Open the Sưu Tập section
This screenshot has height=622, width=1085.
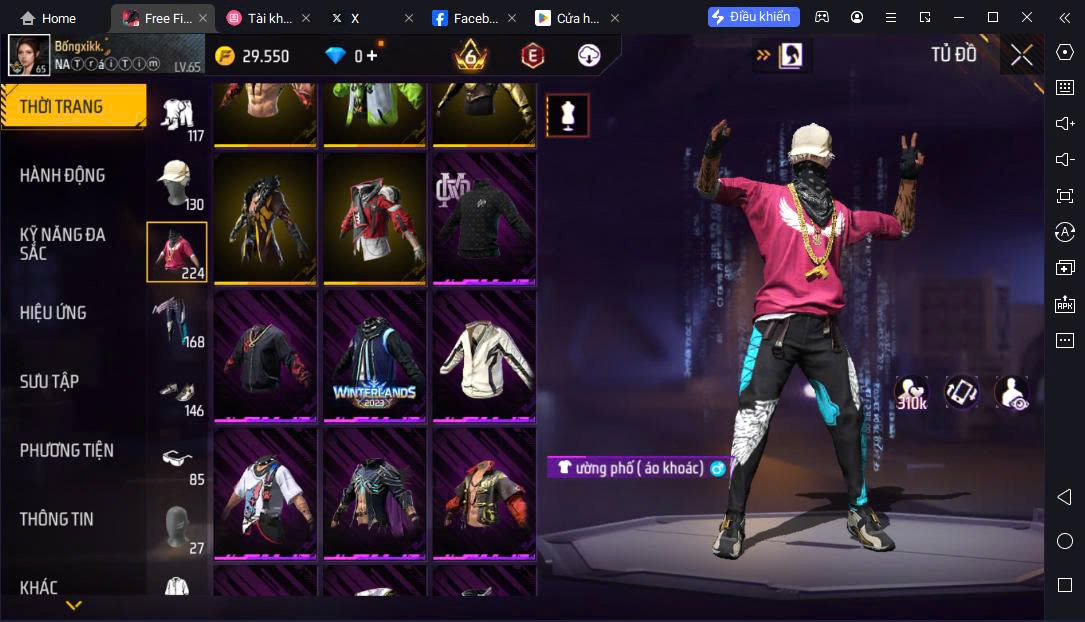coord(49,381)
